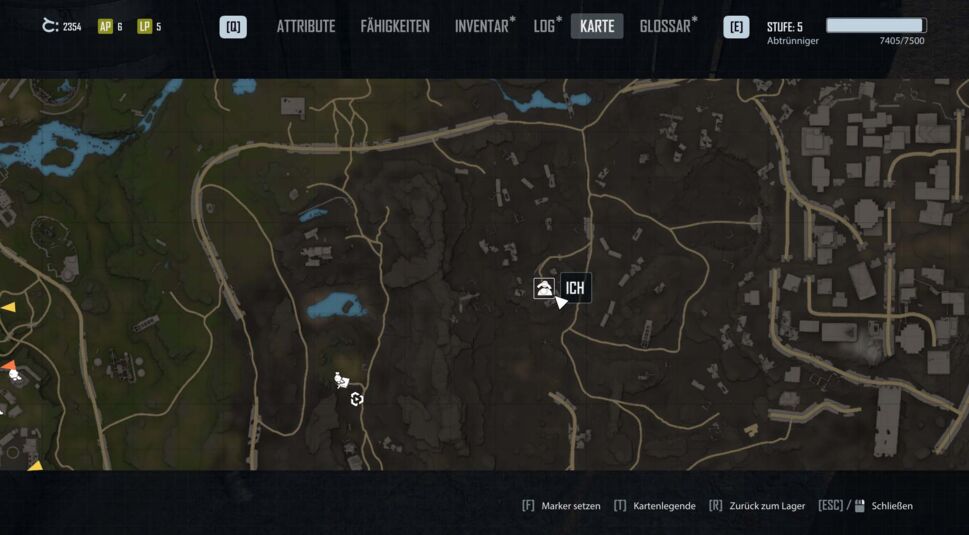969x535 pixels.
Task: Choose Zurück zum Lager
Action: click(x=765, y=506)
